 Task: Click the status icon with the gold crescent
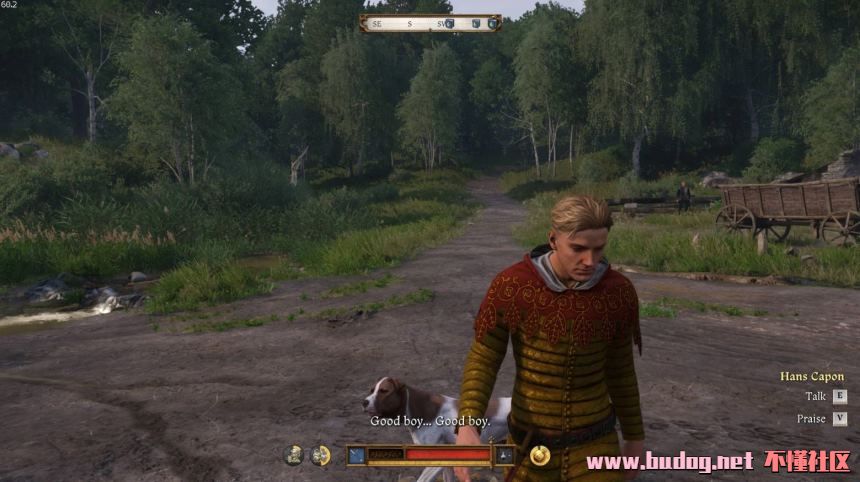click(320, 455)
